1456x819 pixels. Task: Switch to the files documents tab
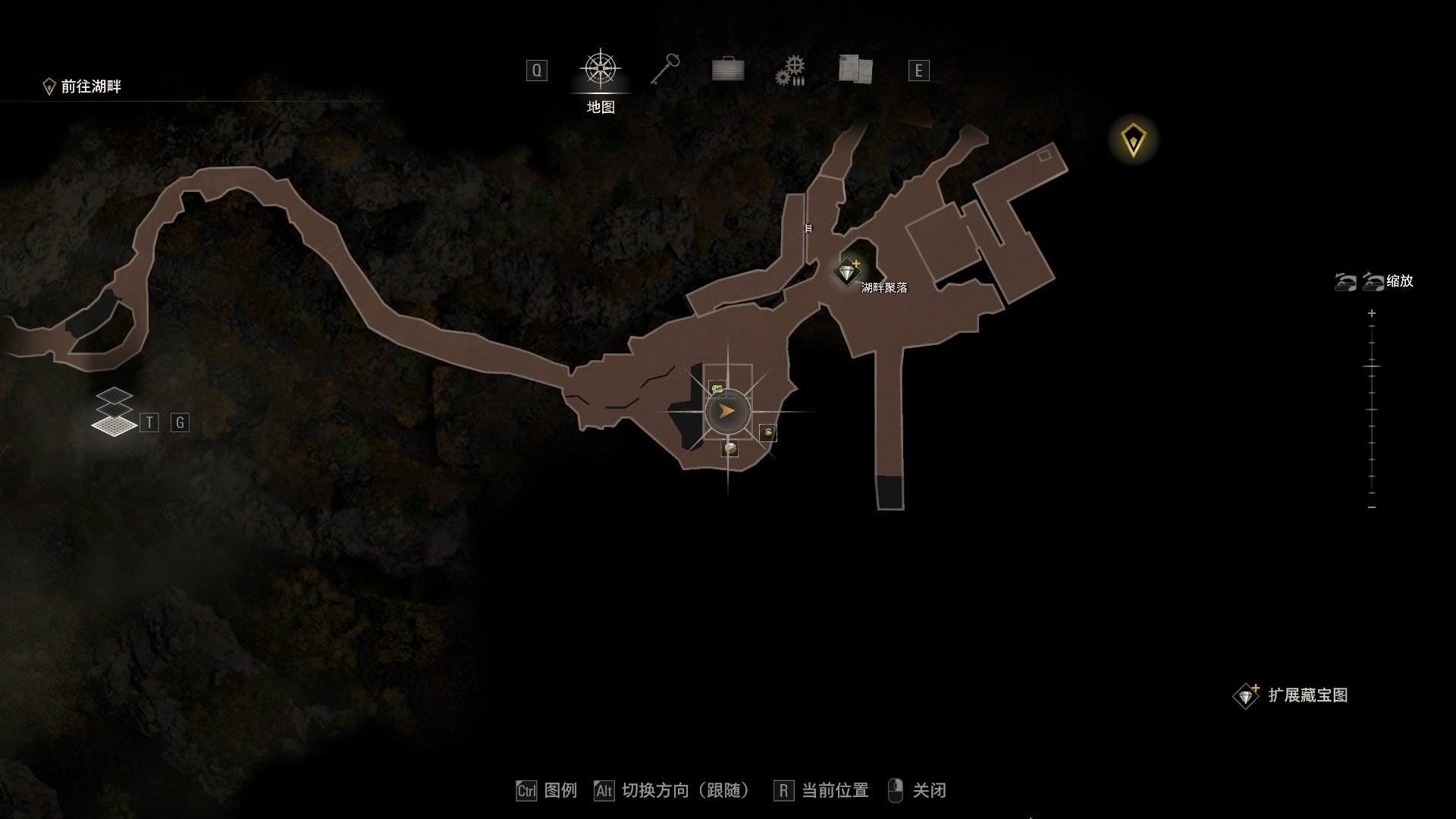855,69
